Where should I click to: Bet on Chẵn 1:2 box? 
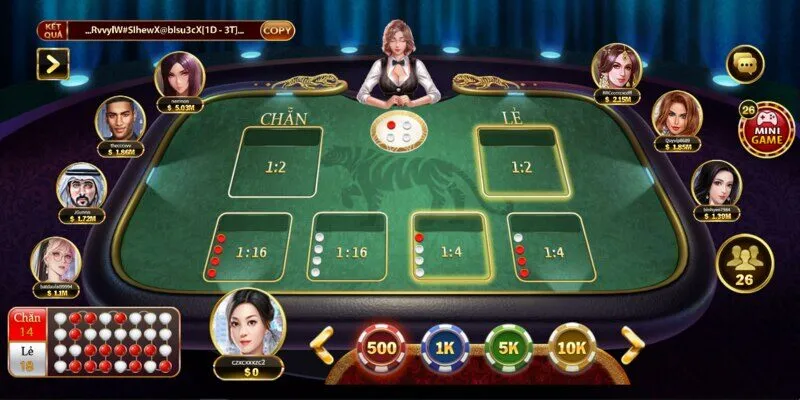pos(275,162)
